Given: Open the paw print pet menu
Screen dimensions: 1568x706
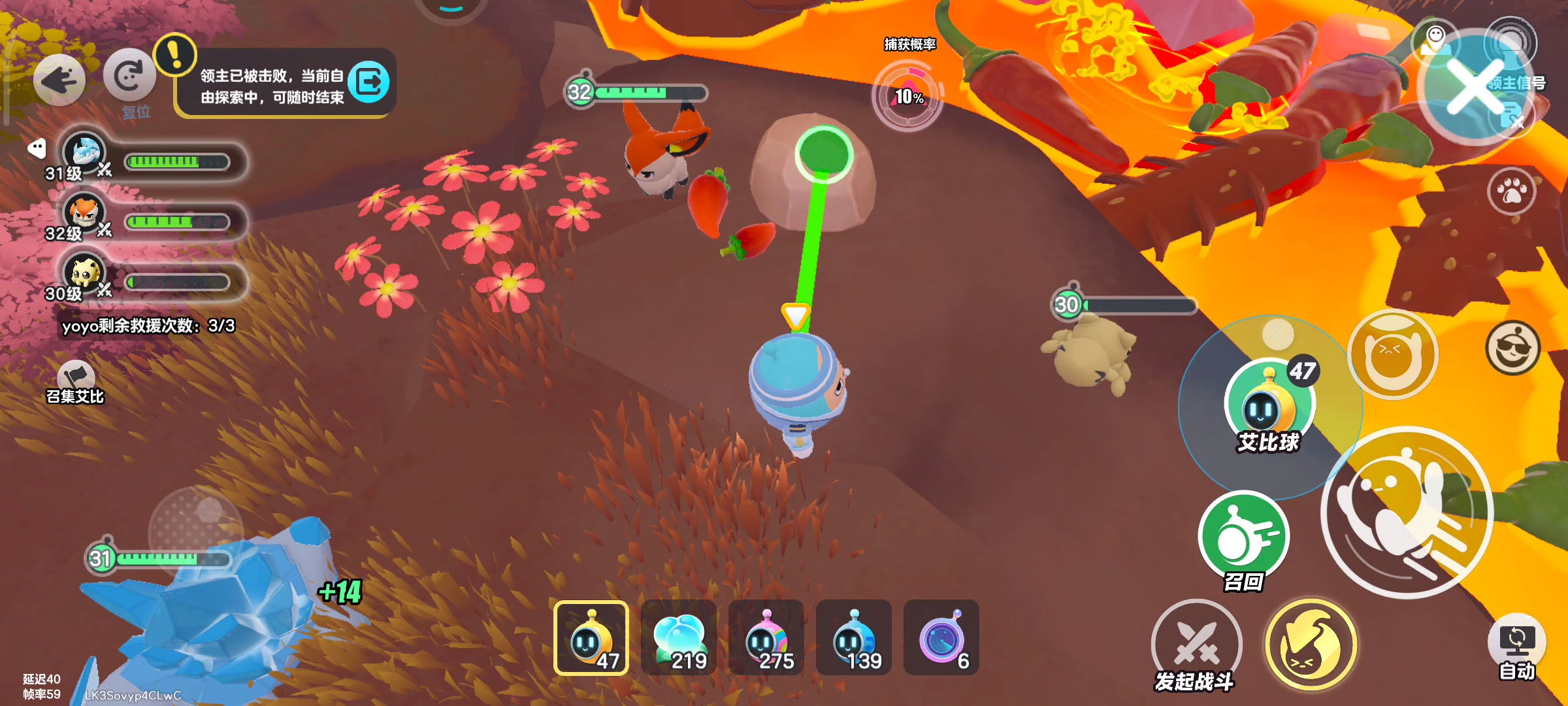Looking at the screenshot, I should coord(1512,192).
